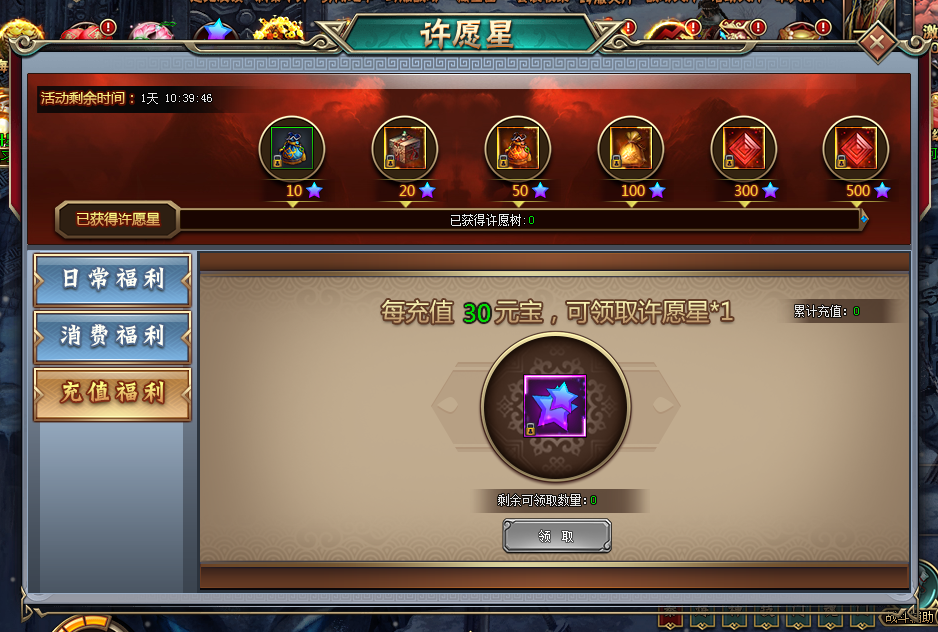The width and height of the screenshot is (938, 632).
Task: Choose the 500-star red gem reward
Action: [856, 150]
